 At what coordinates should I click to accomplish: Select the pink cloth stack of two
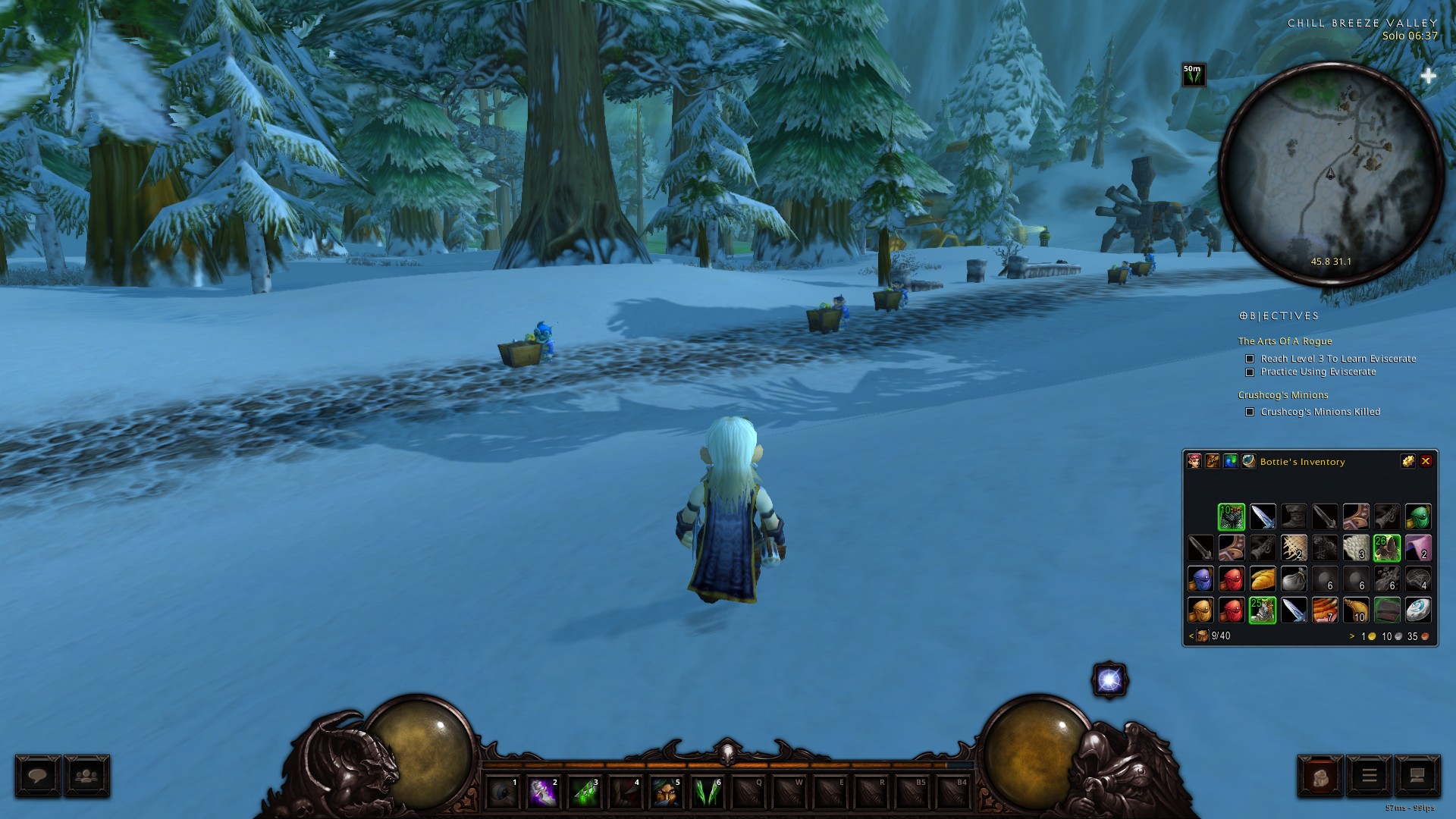(1418, 548)
